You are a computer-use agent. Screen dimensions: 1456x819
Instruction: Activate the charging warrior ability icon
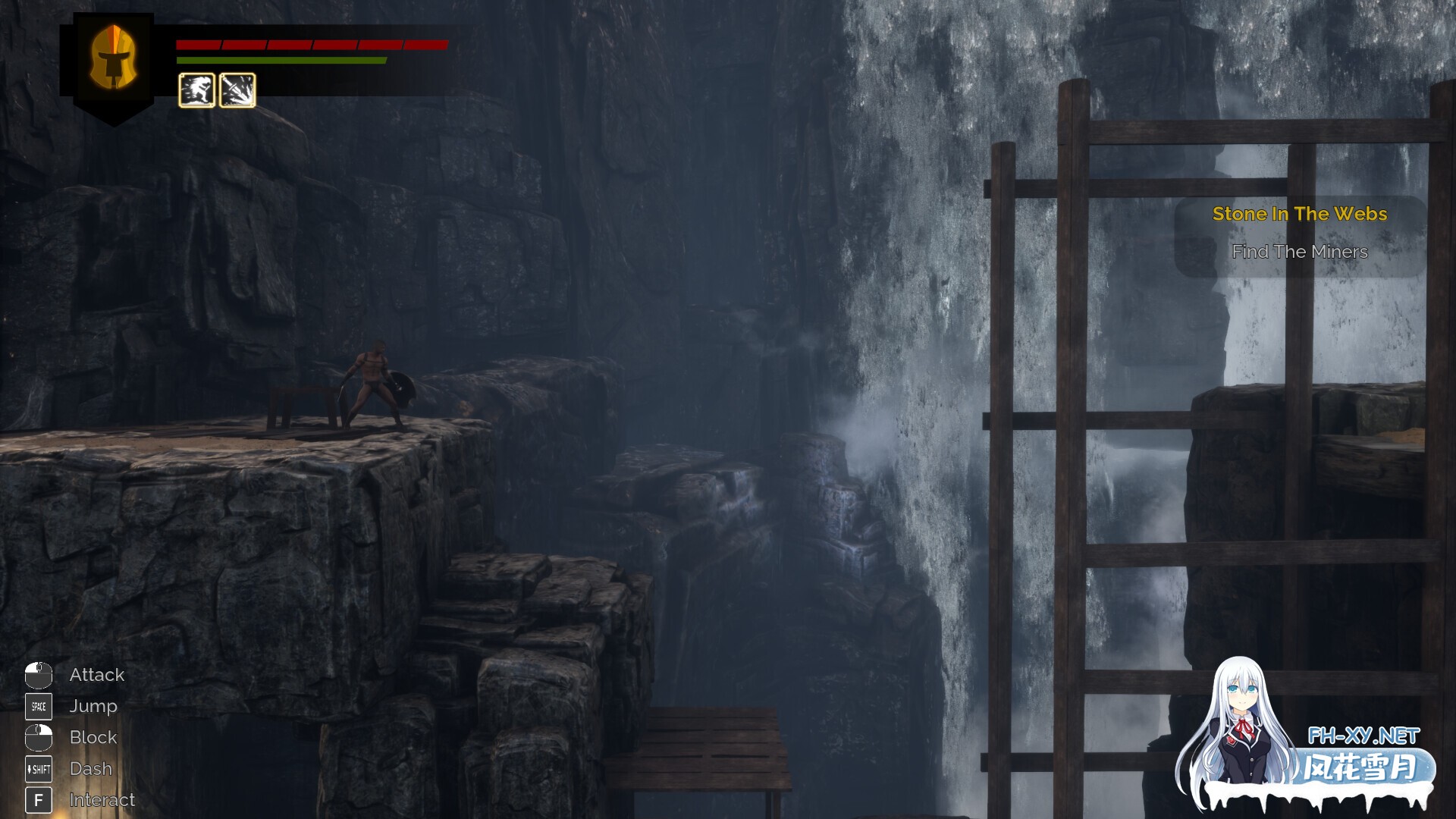[x=196, y=90]
